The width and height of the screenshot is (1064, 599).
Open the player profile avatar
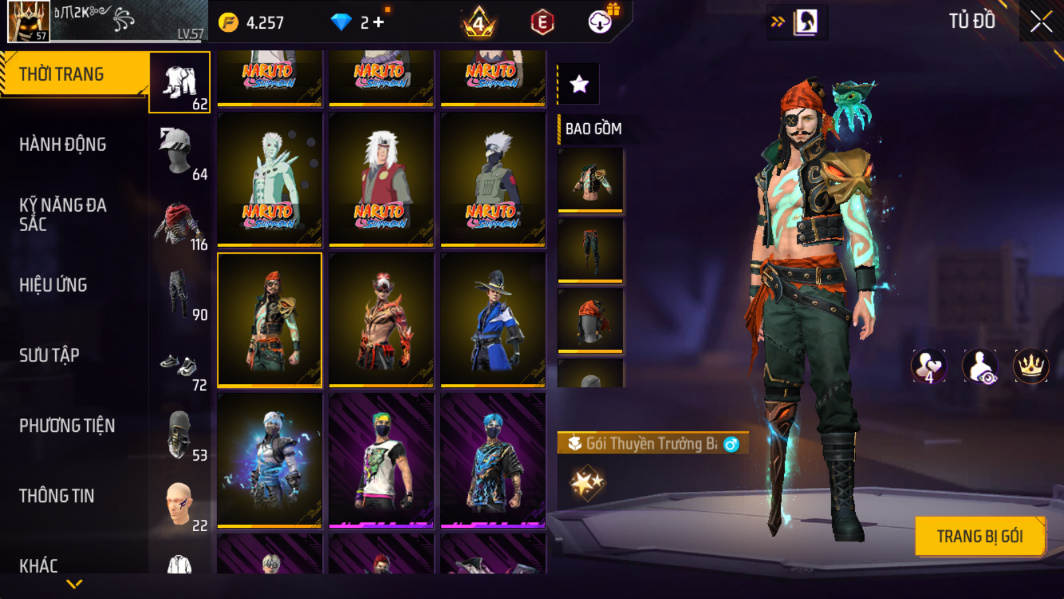point(28,22)
